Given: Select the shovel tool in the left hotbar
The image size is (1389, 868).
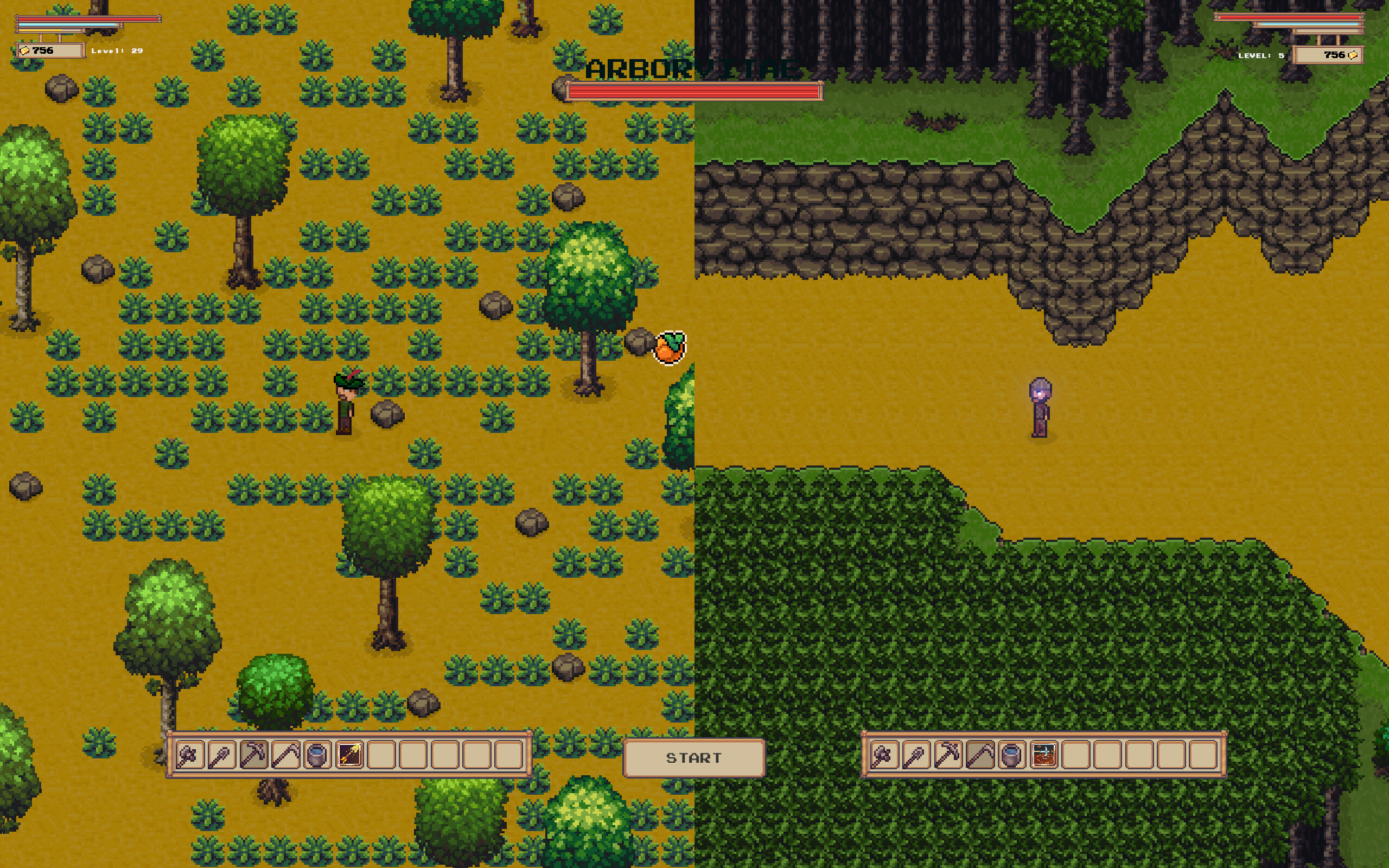Looking at the screenshot, I should [x=221, y=757].
